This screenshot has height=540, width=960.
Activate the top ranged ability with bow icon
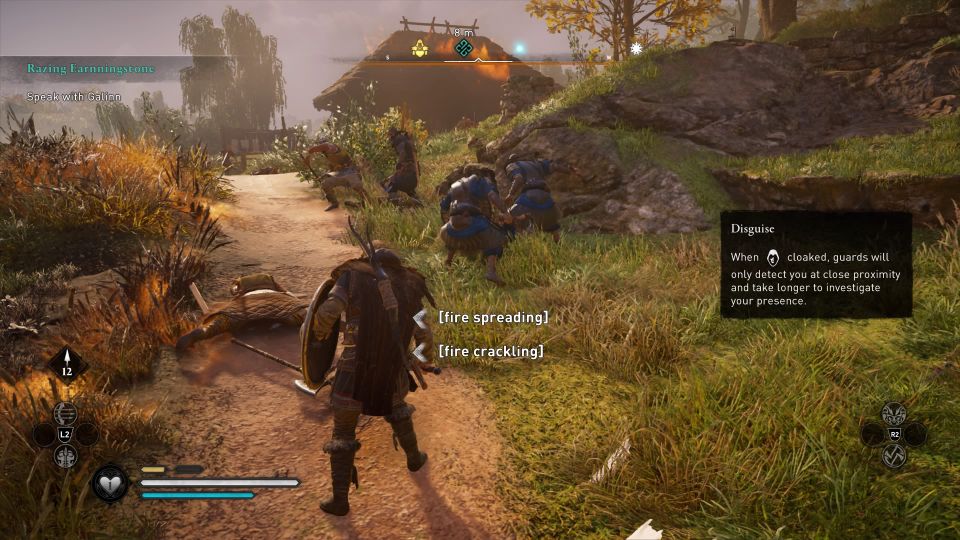coord(66,412)
